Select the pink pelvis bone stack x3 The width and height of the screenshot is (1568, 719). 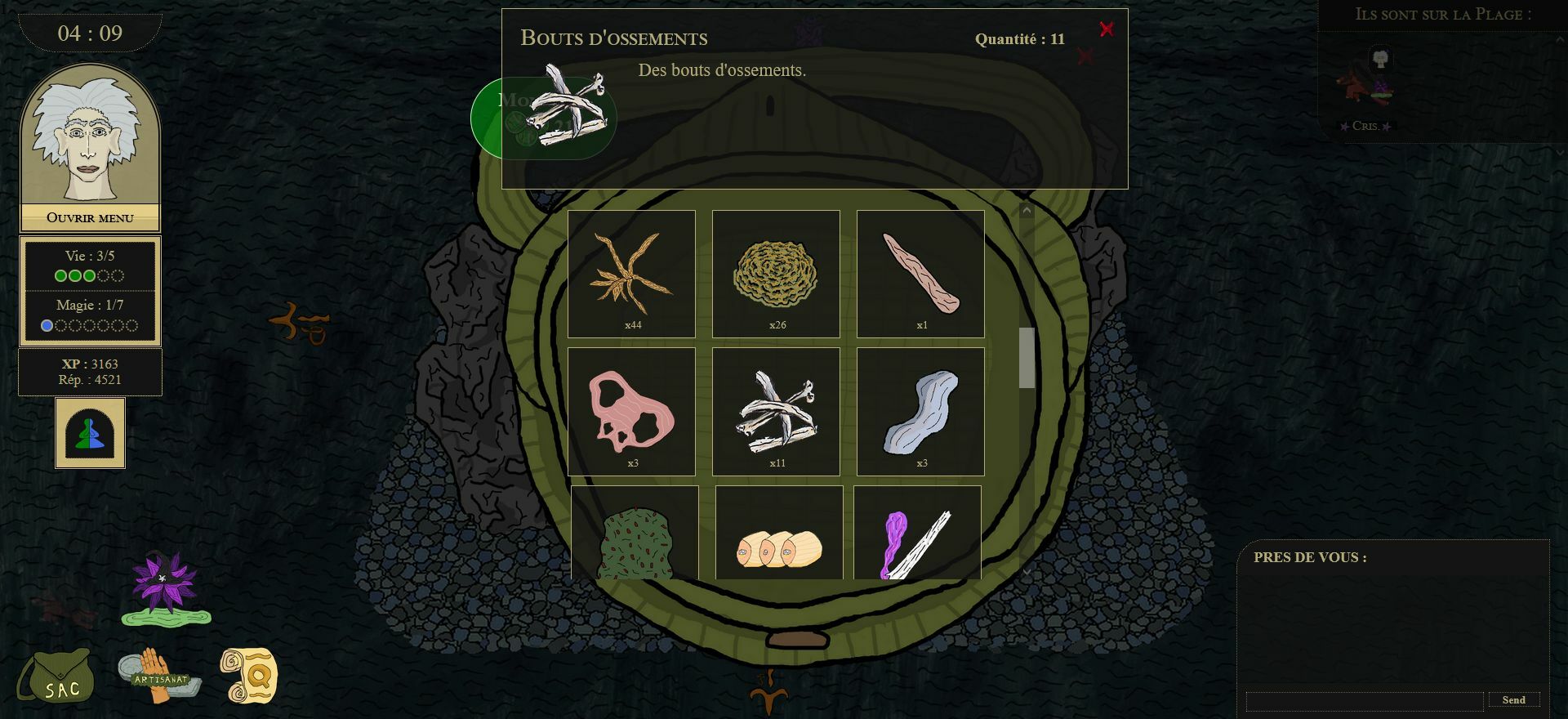[x=632, y=411]
